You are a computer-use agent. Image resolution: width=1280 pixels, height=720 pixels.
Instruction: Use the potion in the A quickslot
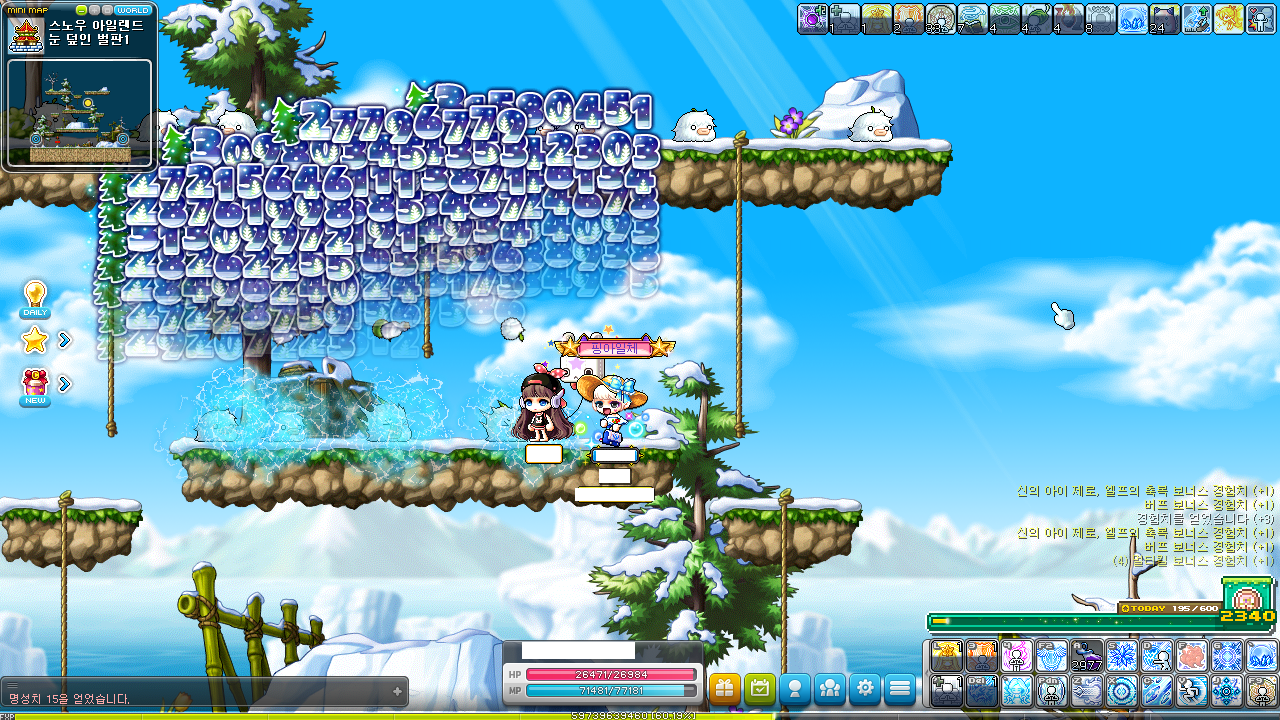(1087, 656)
